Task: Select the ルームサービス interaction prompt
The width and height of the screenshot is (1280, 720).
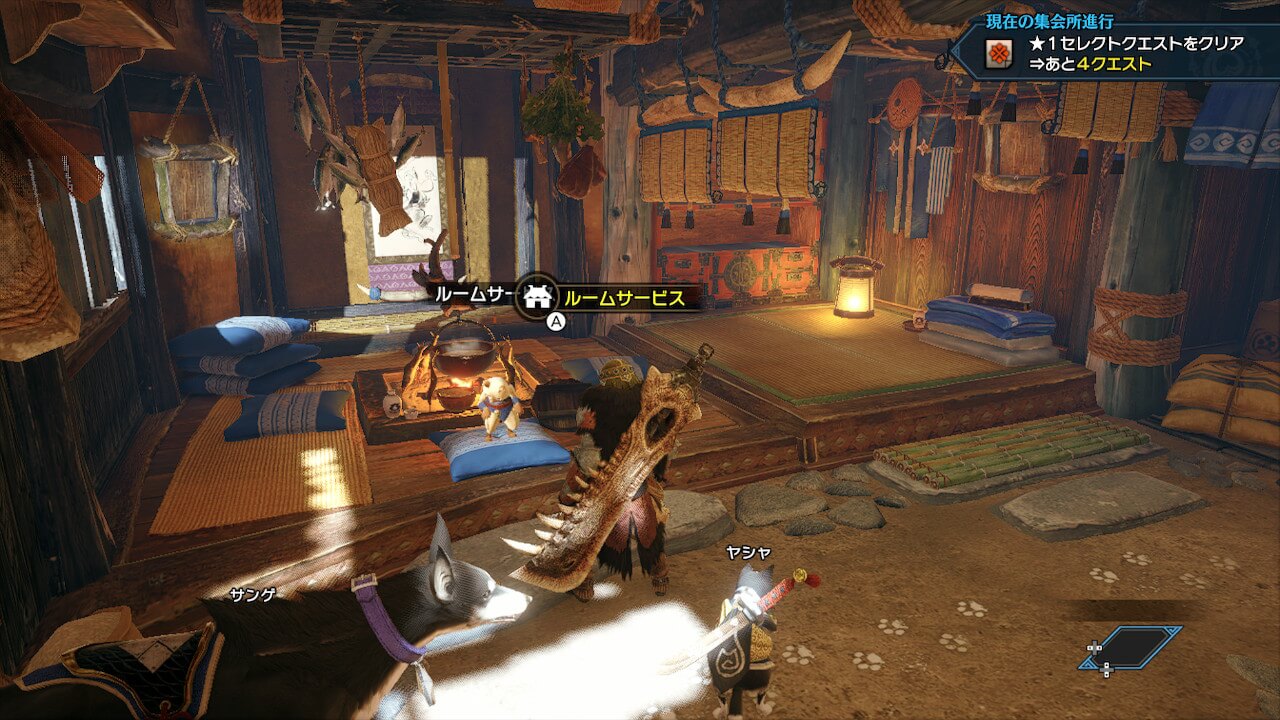Action: tap(622, 298)
